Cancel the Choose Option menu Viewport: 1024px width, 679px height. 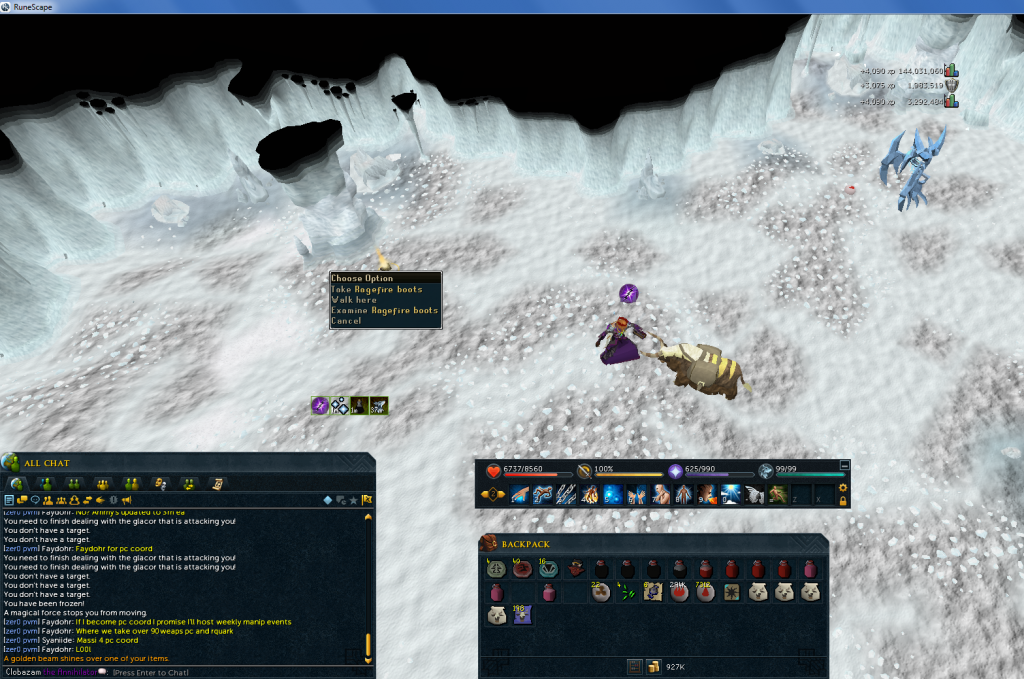(347, 321)
